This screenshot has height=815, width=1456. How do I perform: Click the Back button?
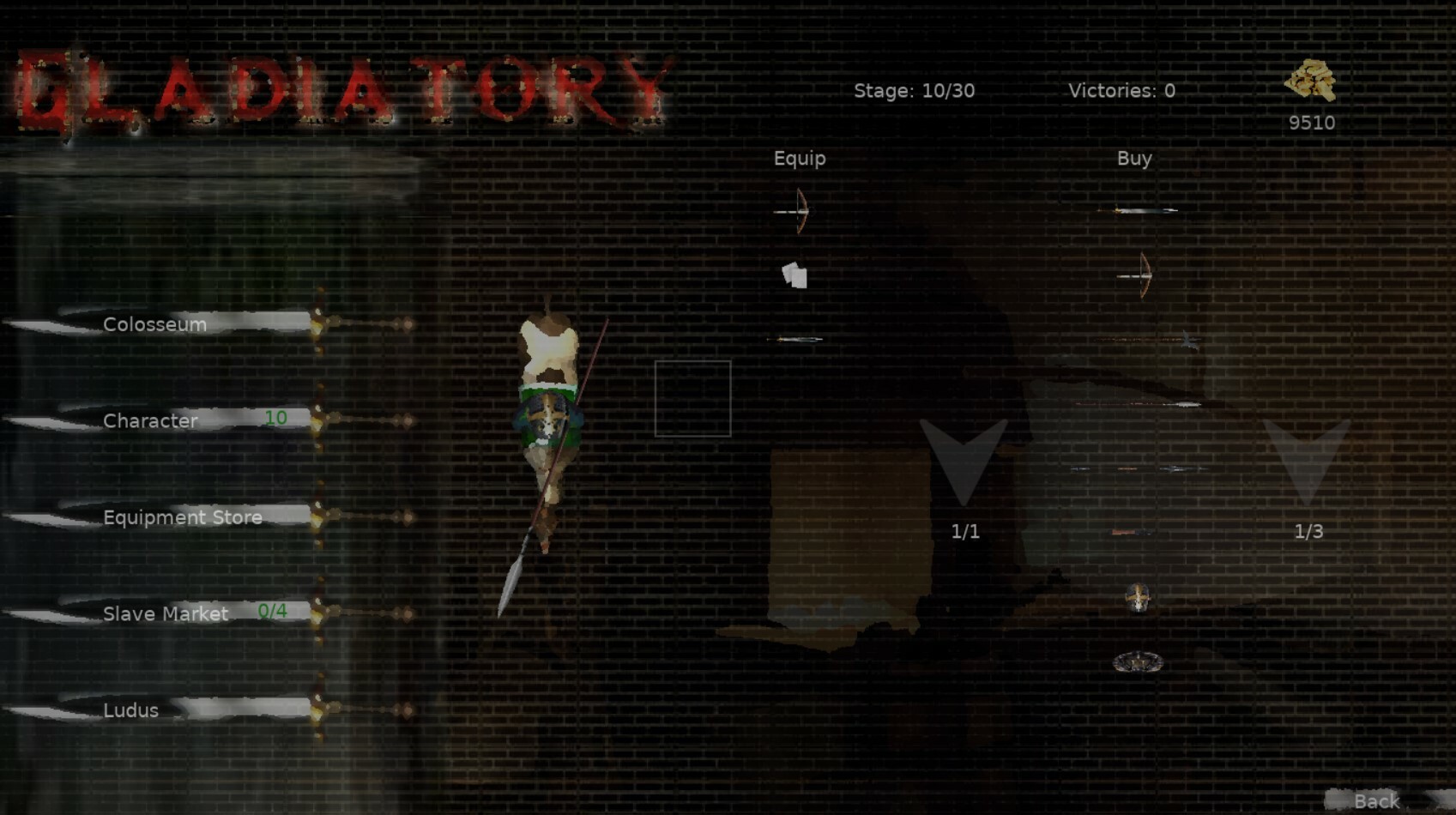tap(1376, 800)
